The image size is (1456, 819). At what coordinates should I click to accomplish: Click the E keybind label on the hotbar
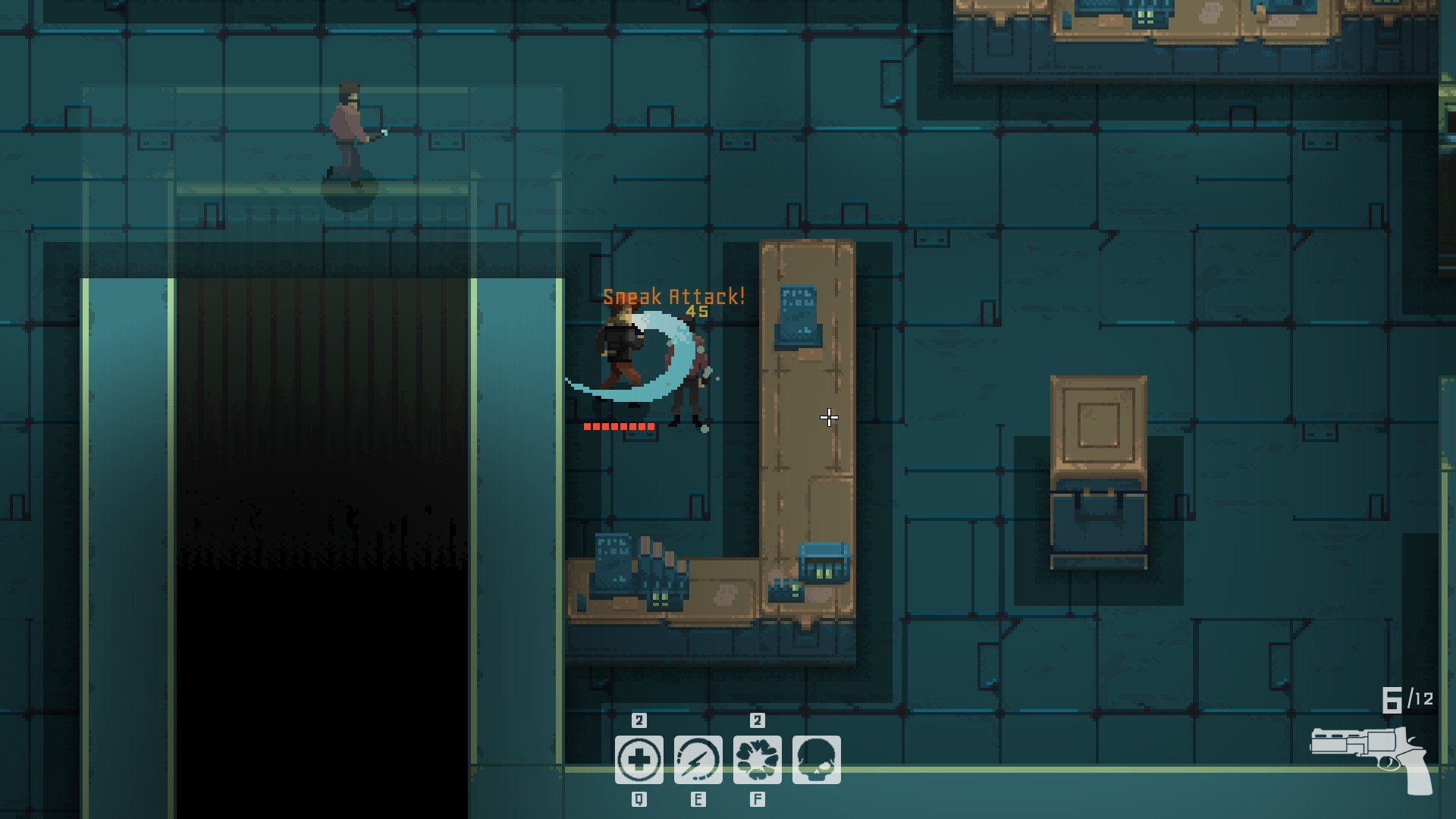click(699, 798)
